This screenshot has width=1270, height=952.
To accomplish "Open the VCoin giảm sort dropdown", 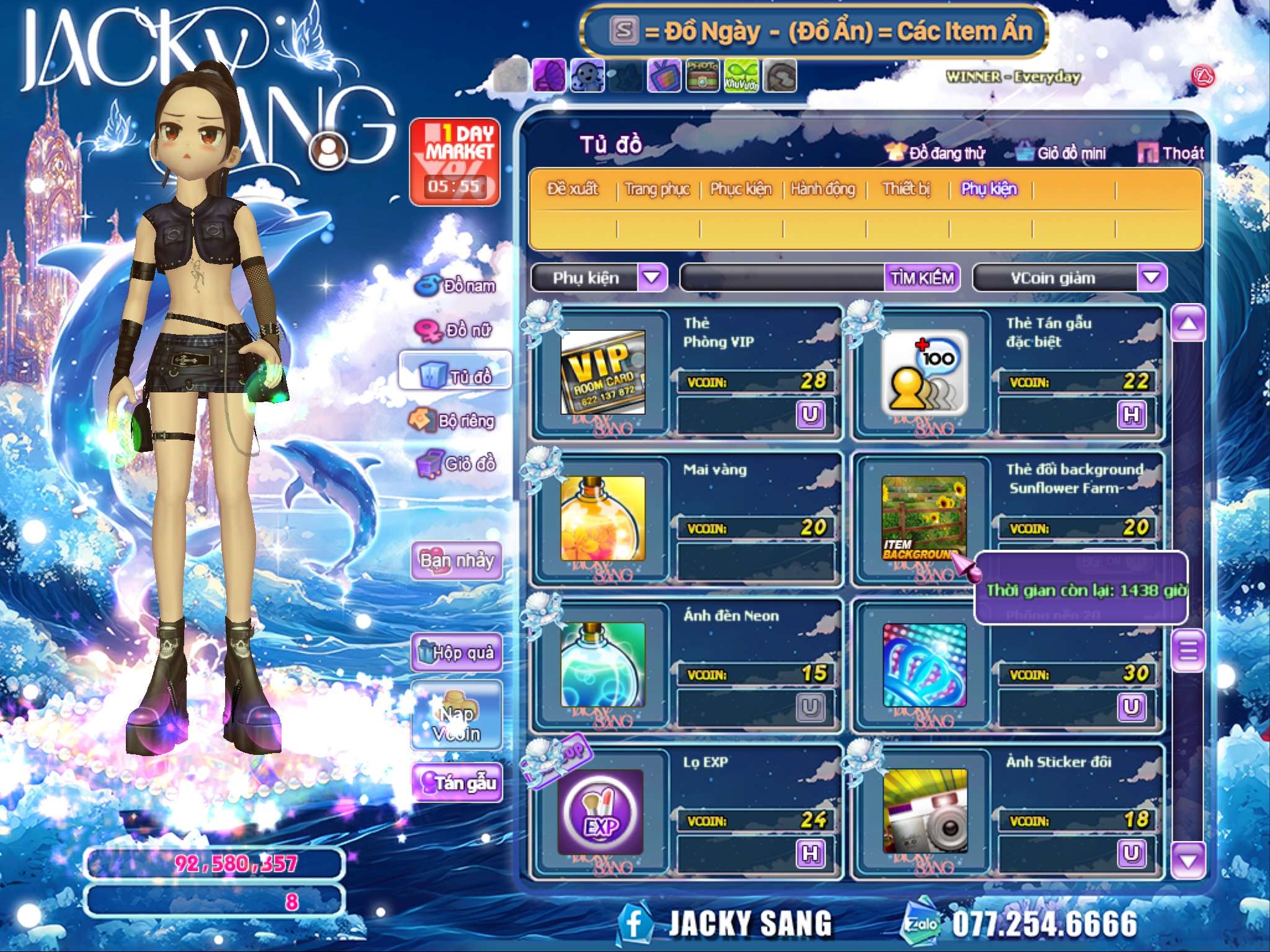I will coord(1151,278).
